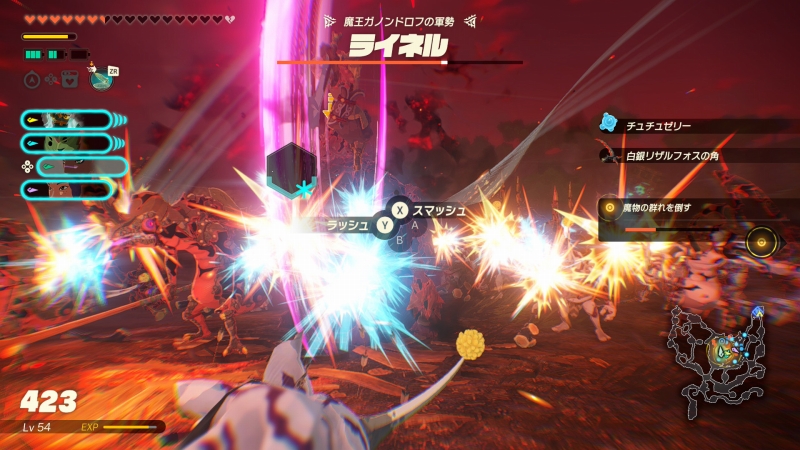Switch to the ally with purple emblem
This screenshot has height=450, width=800.
[68, 189]
